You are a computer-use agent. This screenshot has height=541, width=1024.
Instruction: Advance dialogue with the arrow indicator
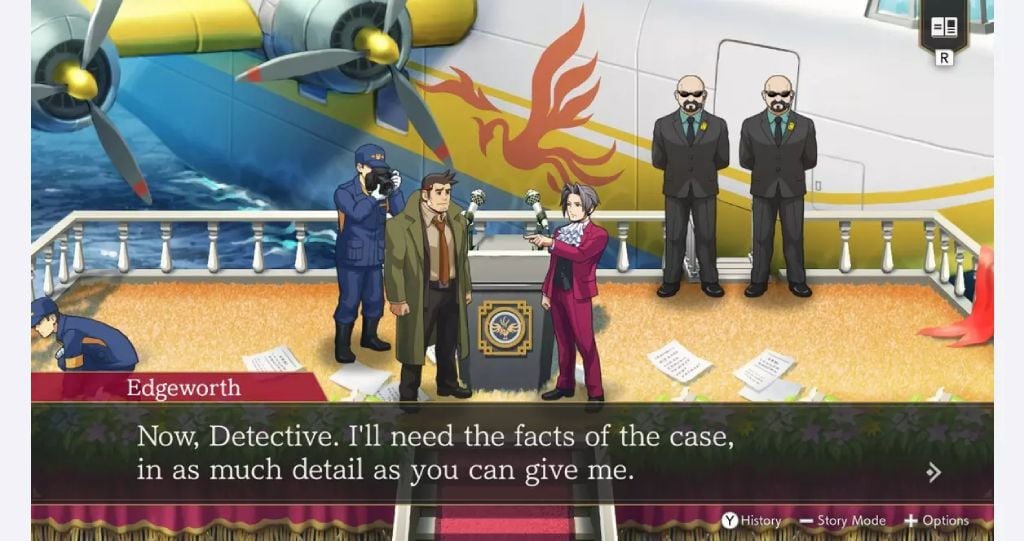(933, 472)
